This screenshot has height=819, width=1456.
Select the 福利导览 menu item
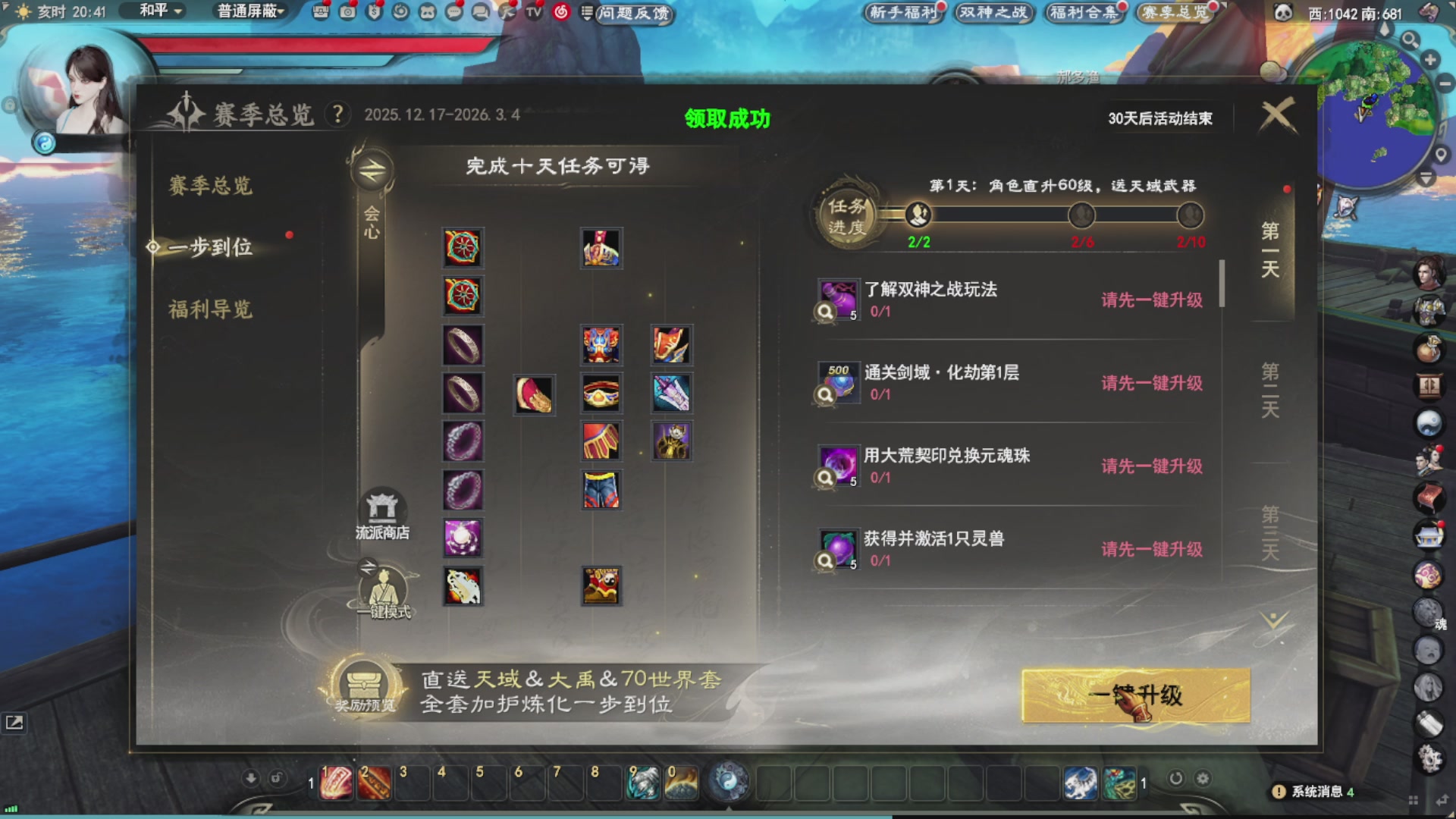[210, 309]
